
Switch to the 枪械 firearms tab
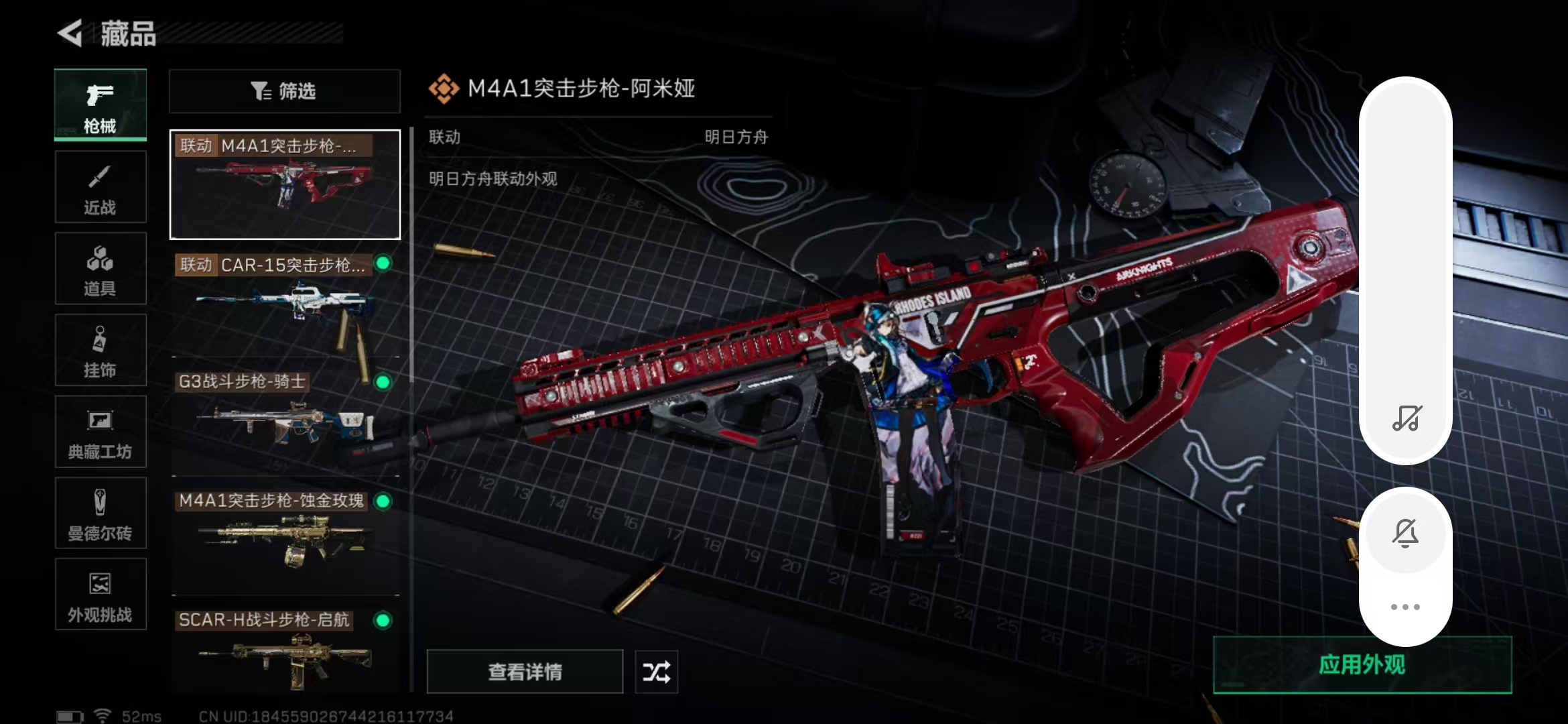tap(101, 105)
